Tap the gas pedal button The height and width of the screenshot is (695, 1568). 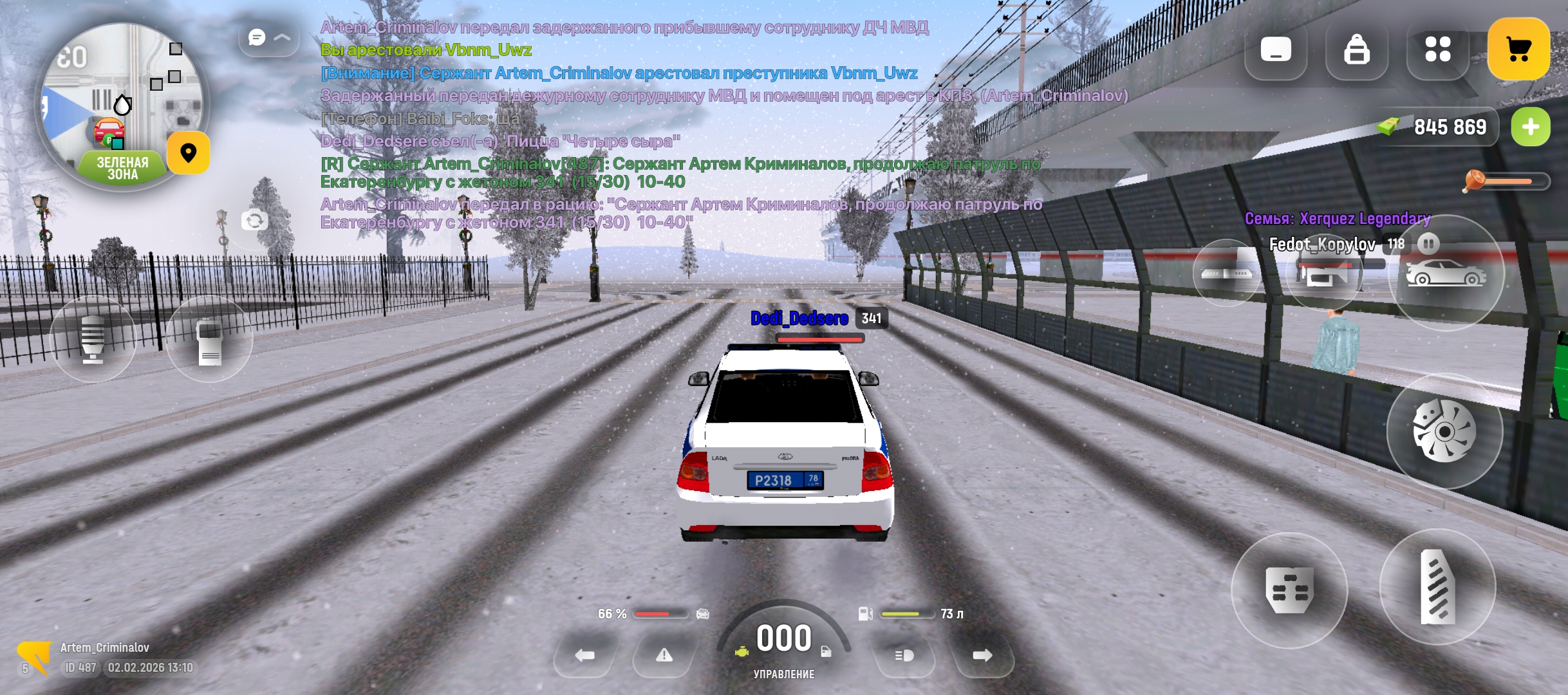pyautogui.click(x=1437, y=587)
